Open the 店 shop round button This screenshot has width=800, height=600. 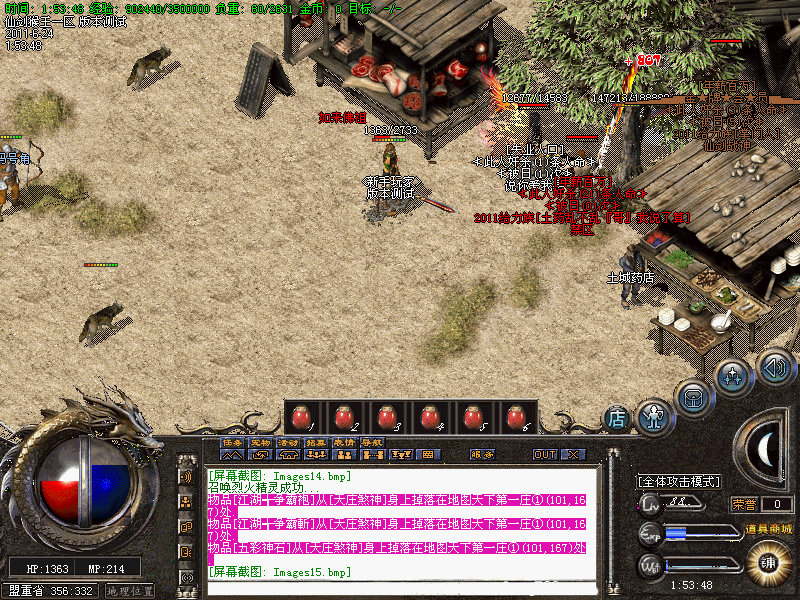618,417
